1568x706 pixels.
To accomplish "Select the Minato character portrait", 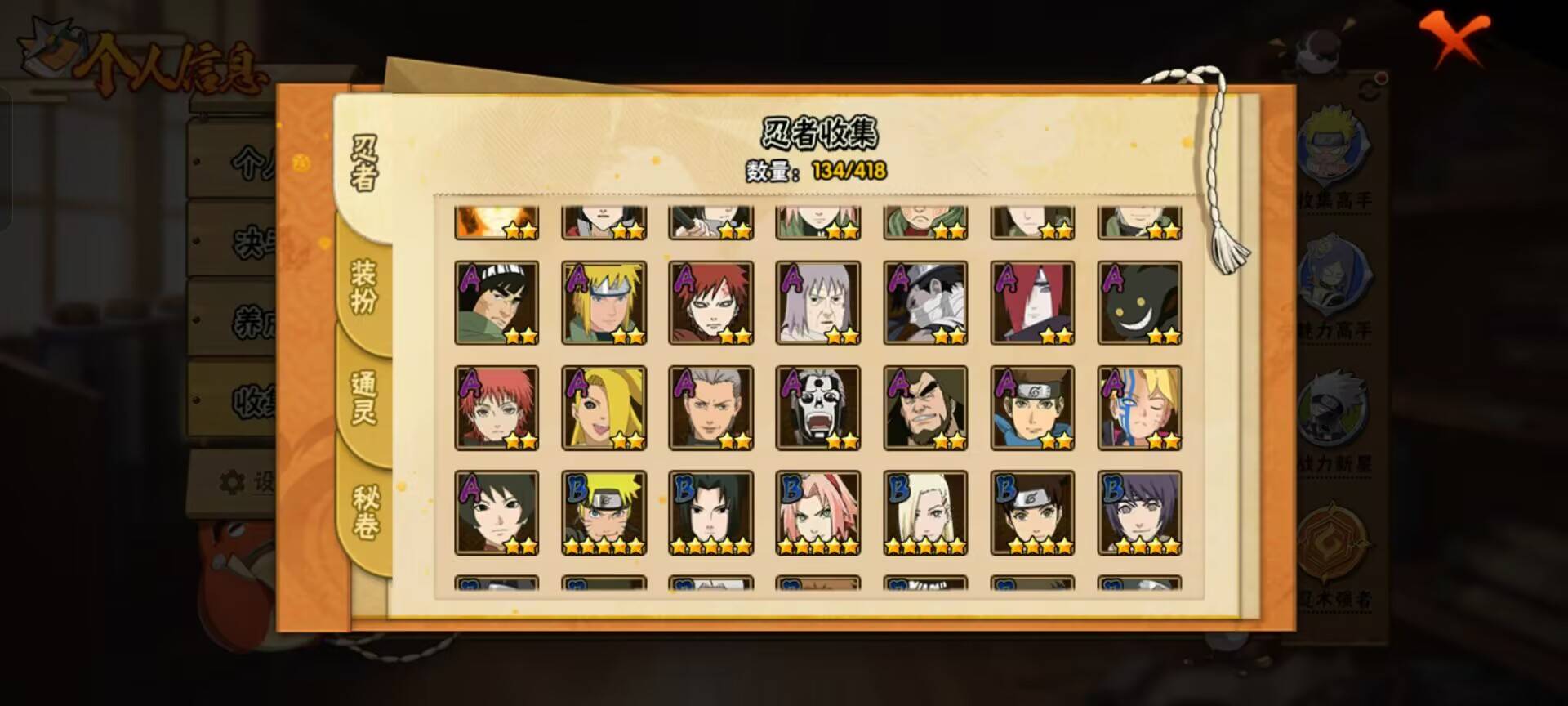I will (604, 302).
